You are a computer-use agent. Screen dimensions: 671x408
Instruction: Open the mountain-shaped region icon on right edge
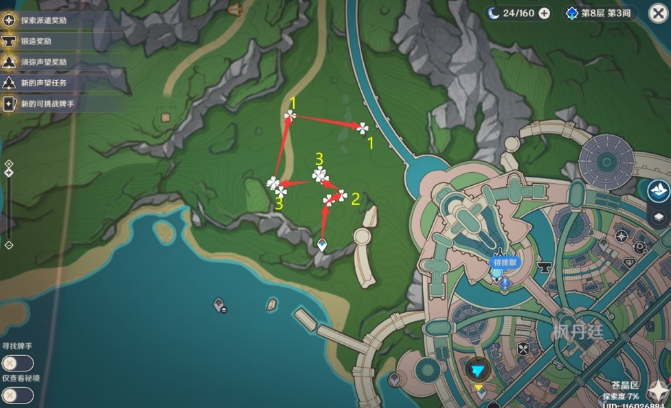pos(659,190)
